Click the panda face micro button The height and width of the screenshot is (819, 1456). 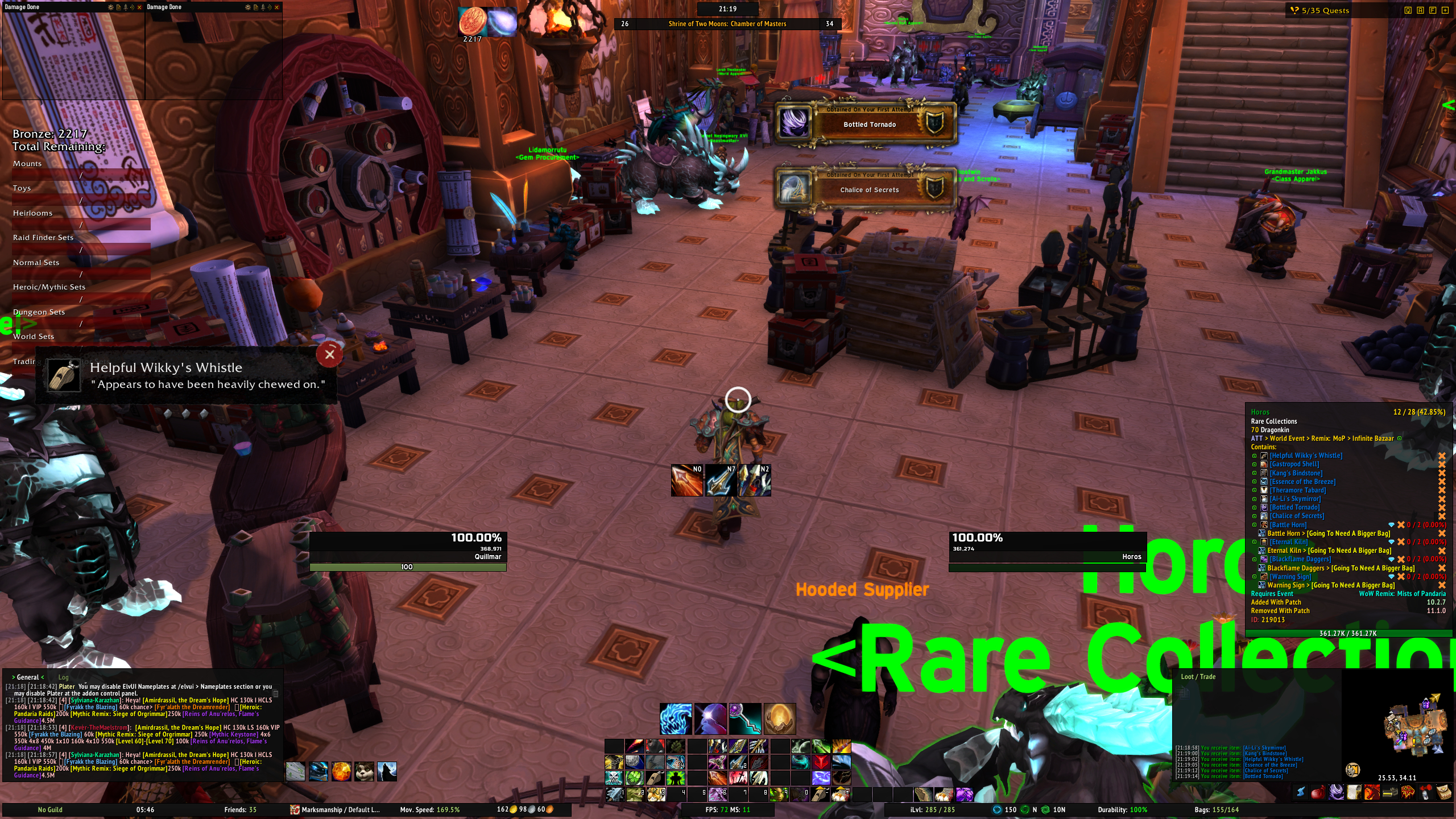click(x=364, y=772)
